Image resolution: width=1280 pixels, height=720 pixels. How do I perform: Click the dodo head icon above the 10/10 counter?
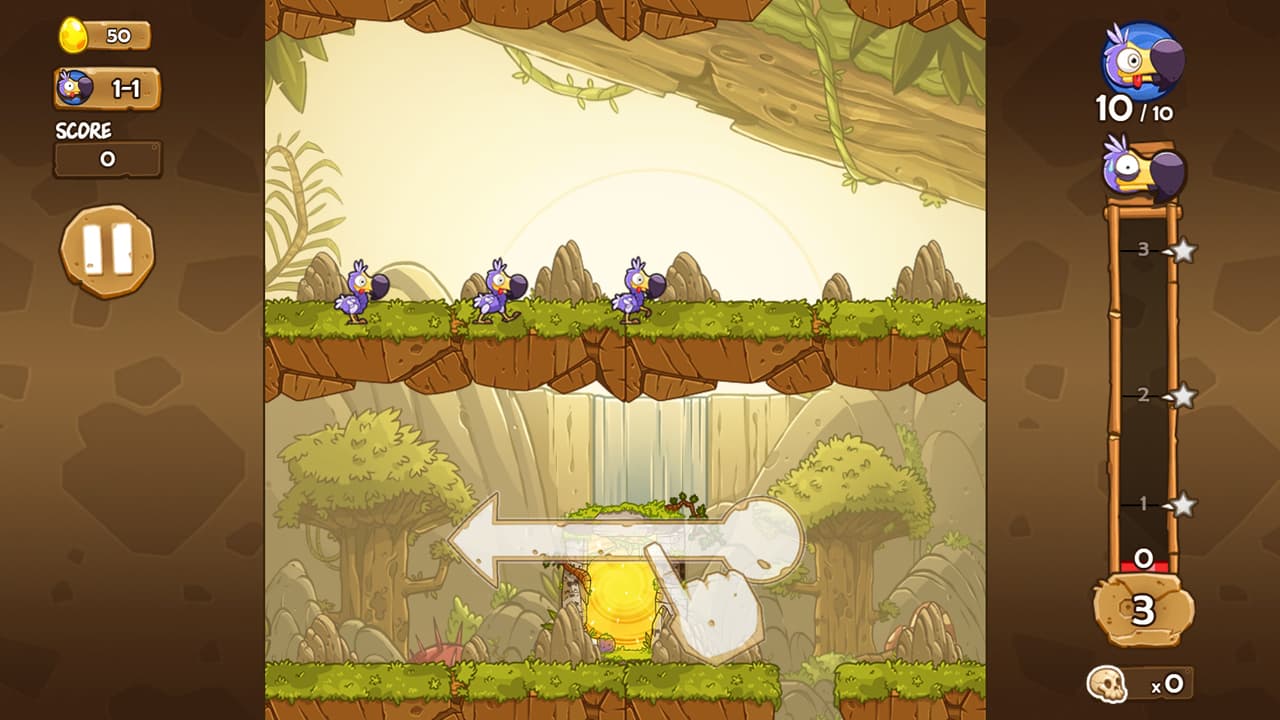coord(1139,57)
